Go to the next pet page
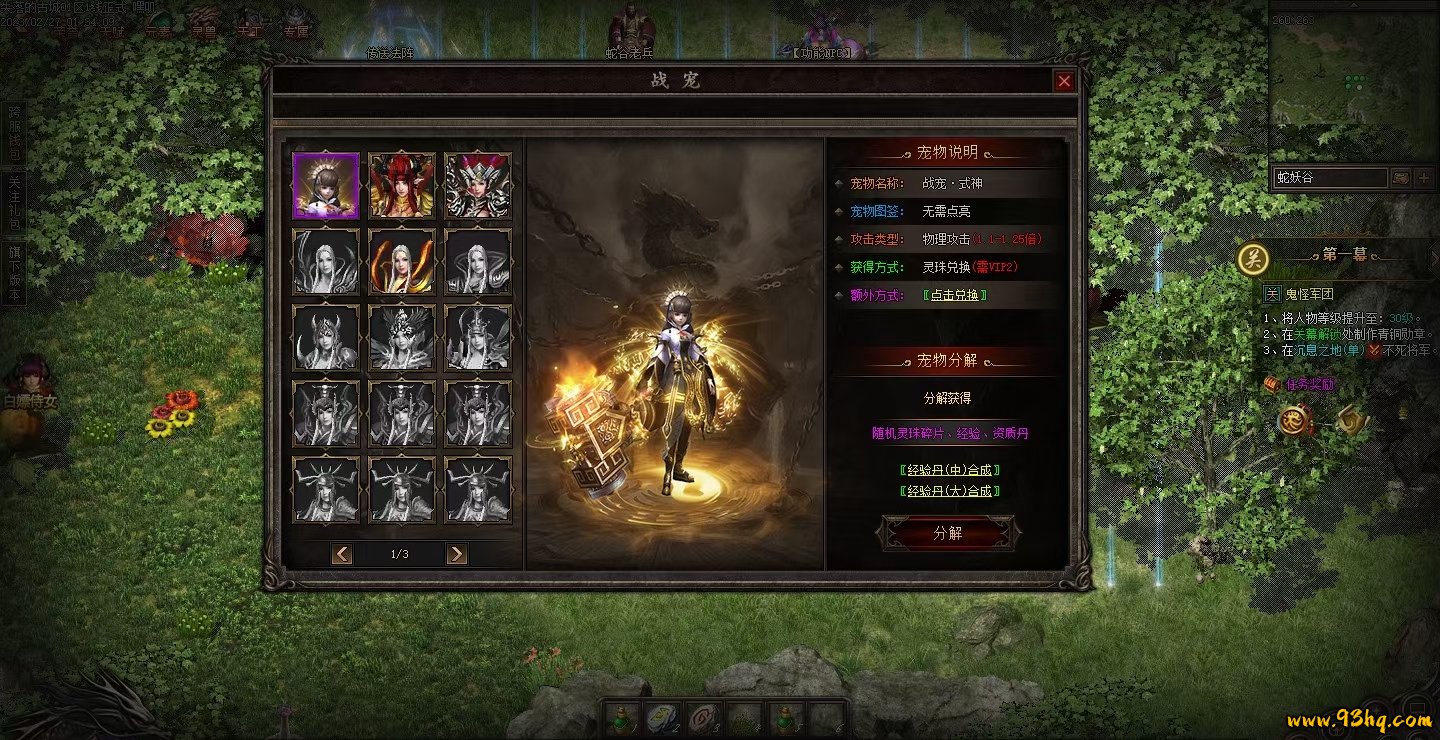The height and width of the screenshot is (740, 1440). (457, 554)
